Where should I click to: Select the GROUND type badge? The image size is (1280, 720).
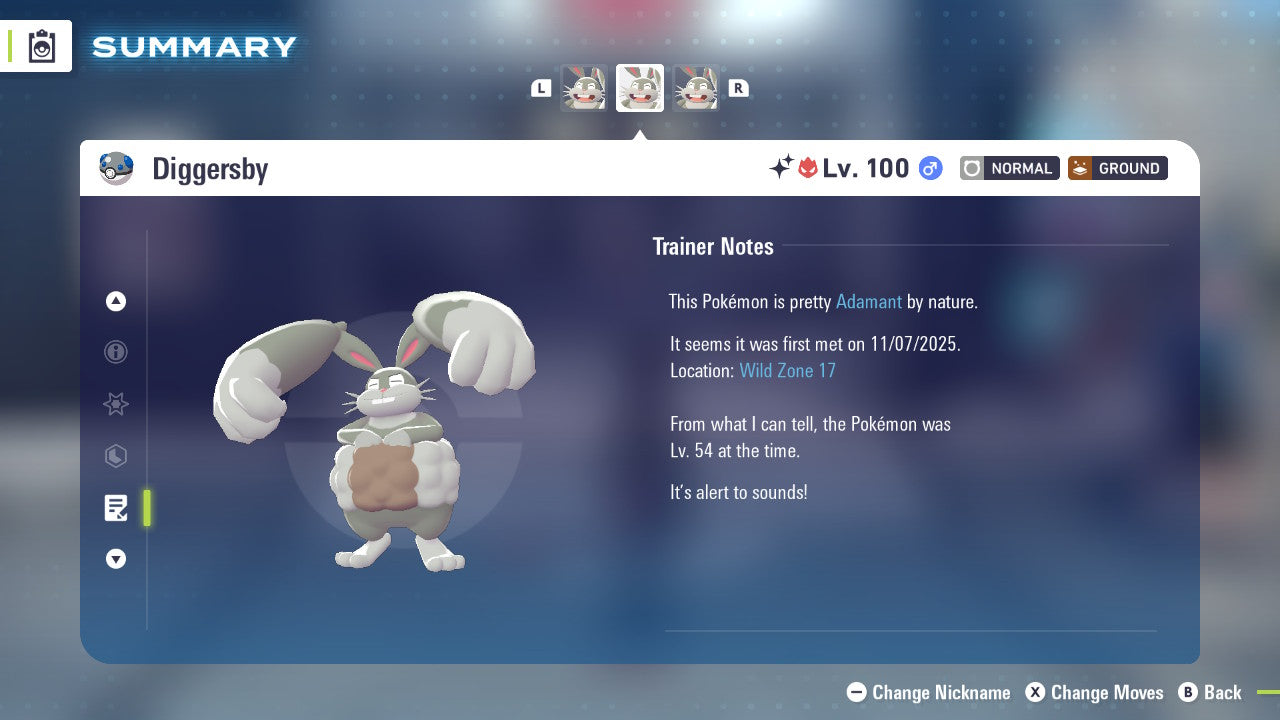point(1117,168)
